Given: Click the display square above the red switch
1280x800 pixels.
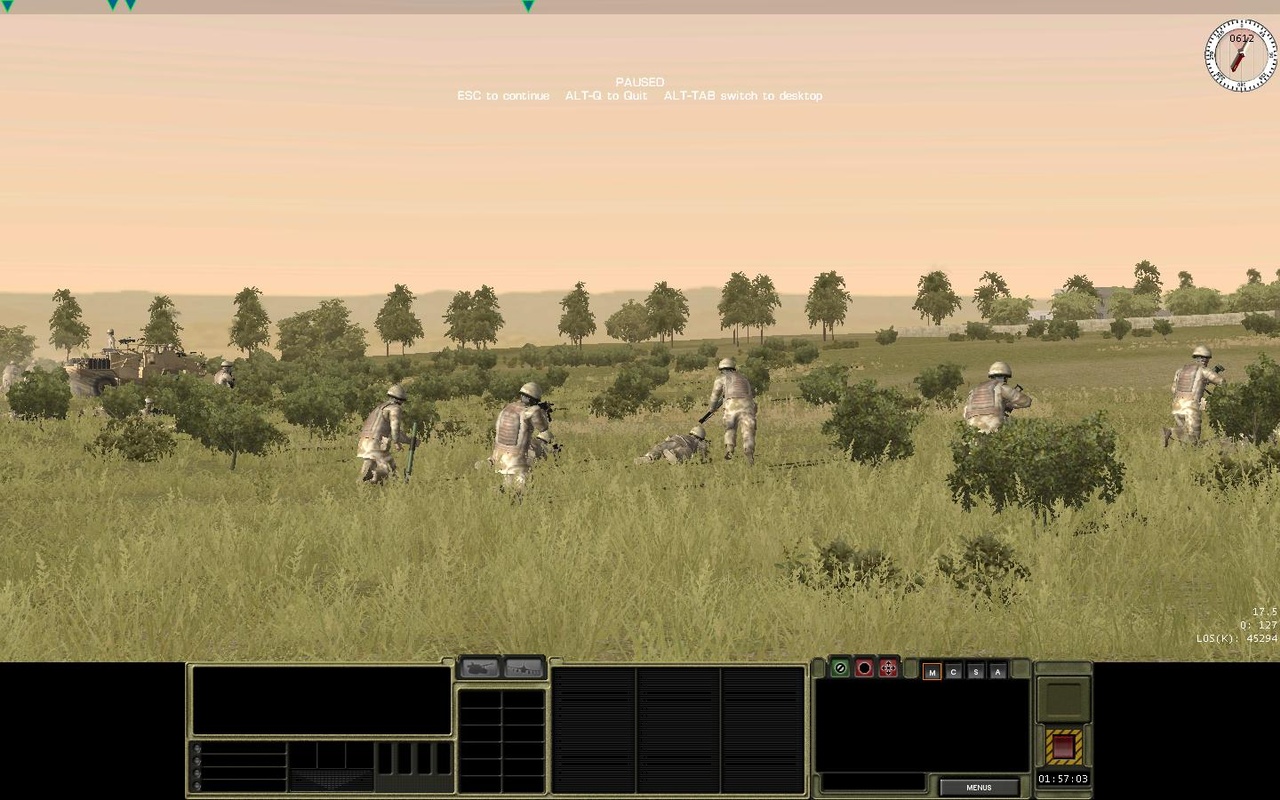Looking at the screenshot, I should coord(1065,700).
